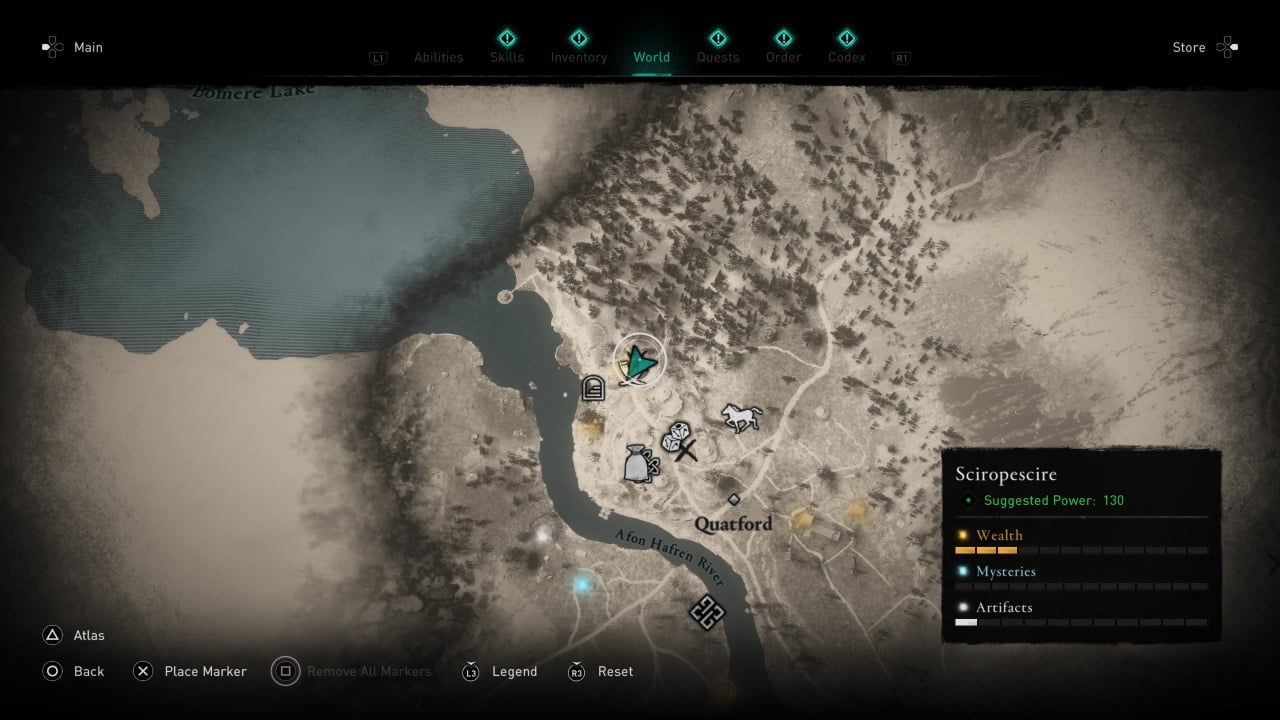The image size is (1280, 720).
Task: Open the Store from the top-right corner
Action: pos(1204,47)
